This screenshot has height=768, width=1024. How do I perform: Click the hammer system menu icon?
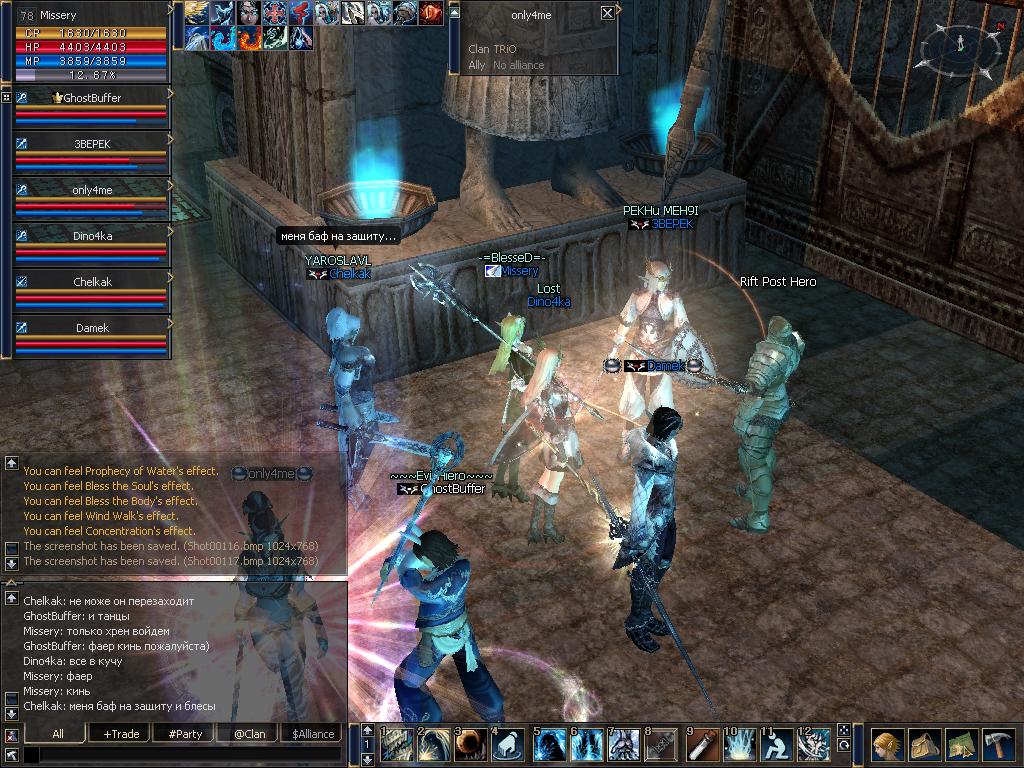(998, 745)
